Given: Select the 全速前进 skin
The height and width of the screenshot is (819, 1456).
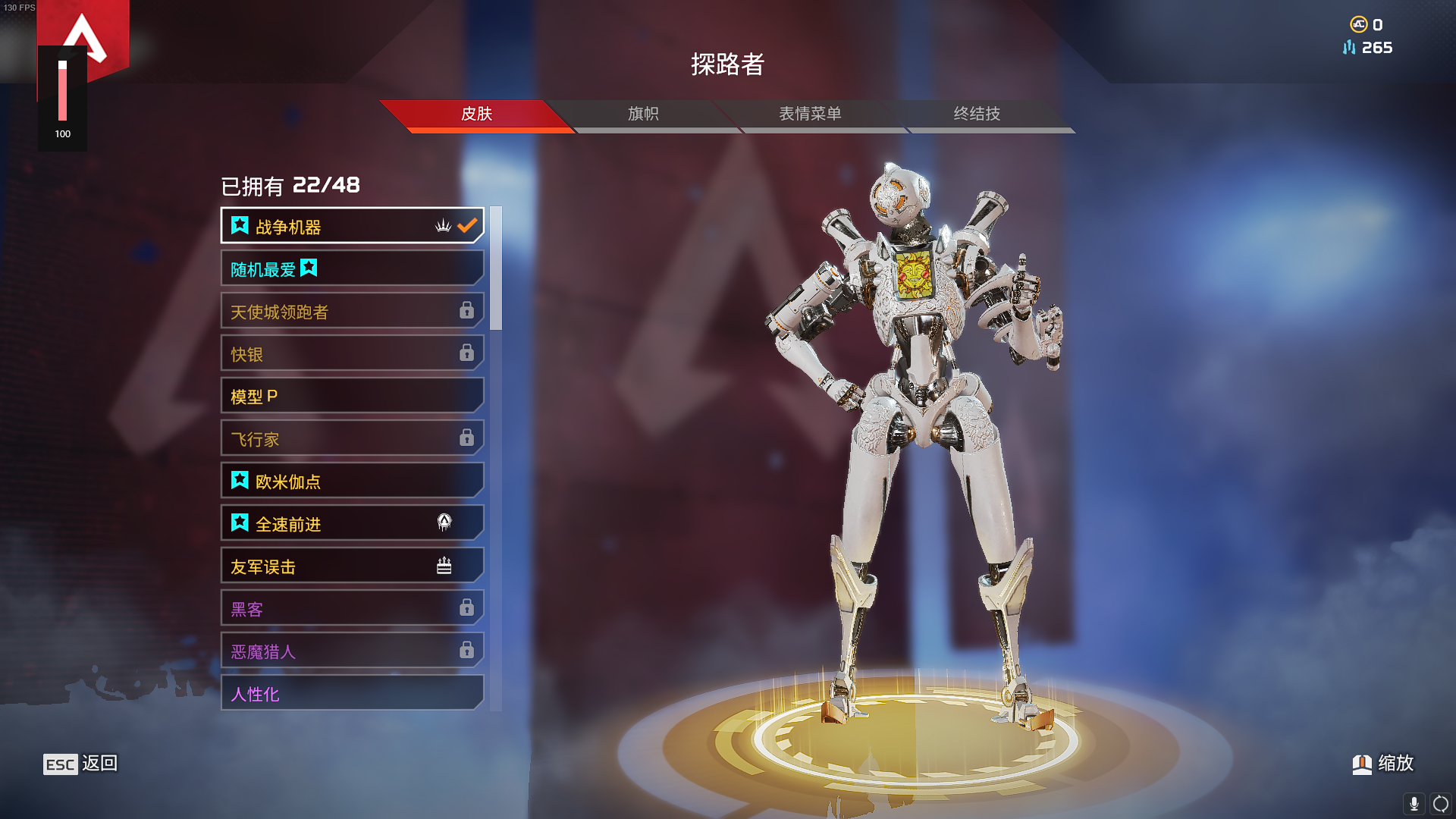Looking at the screenshot, I should click(x=352, y=523).
